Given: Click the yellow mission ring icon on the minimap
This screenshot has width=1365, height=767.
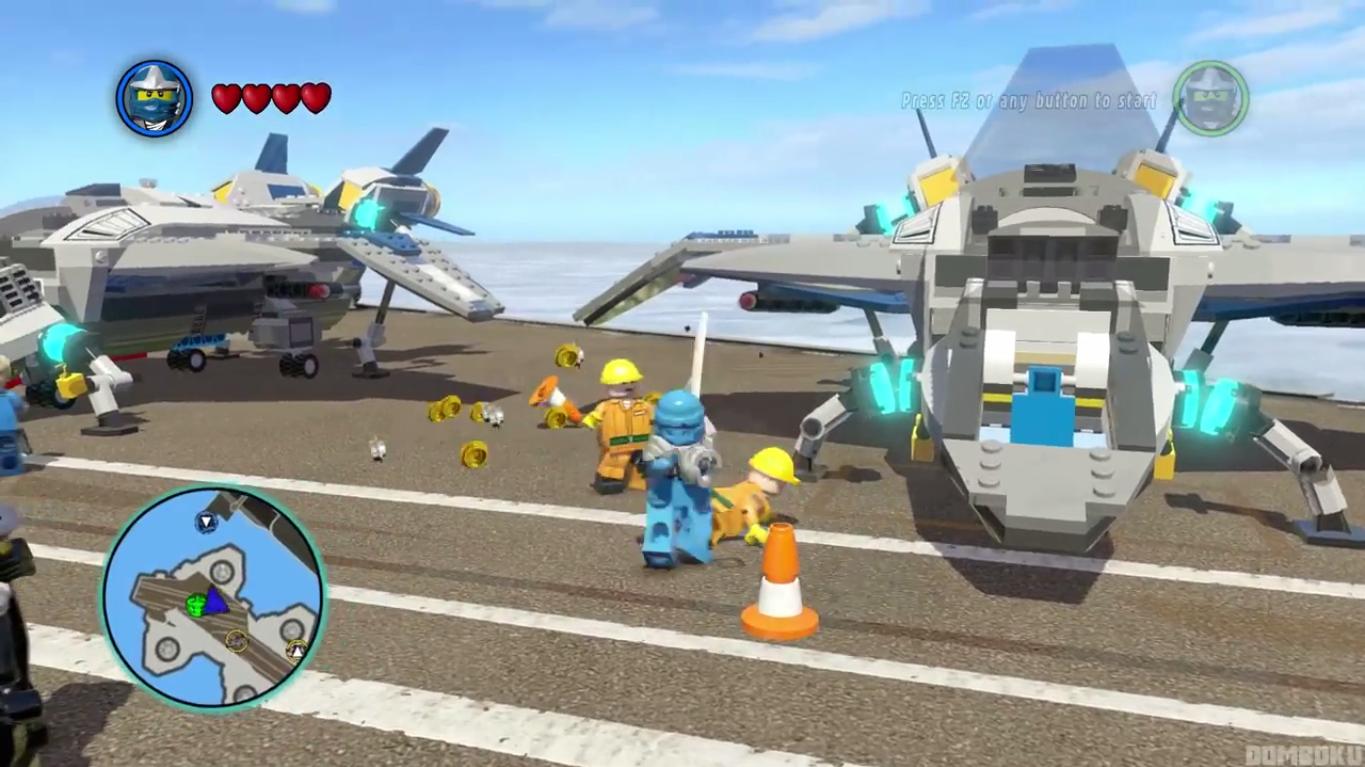Looking at the screenshot, I should pos(237,640).
